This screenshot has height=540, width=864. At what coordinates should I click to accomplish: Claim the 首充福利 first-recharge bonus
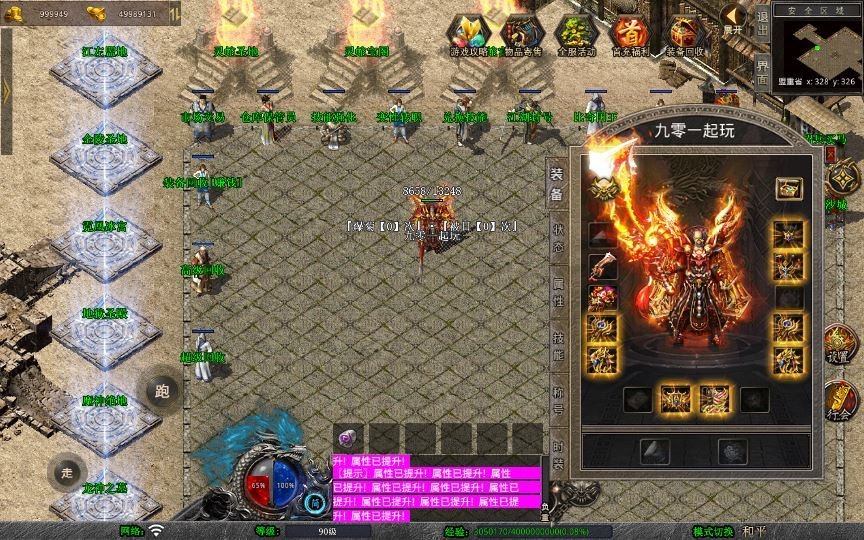pos(631,34)
